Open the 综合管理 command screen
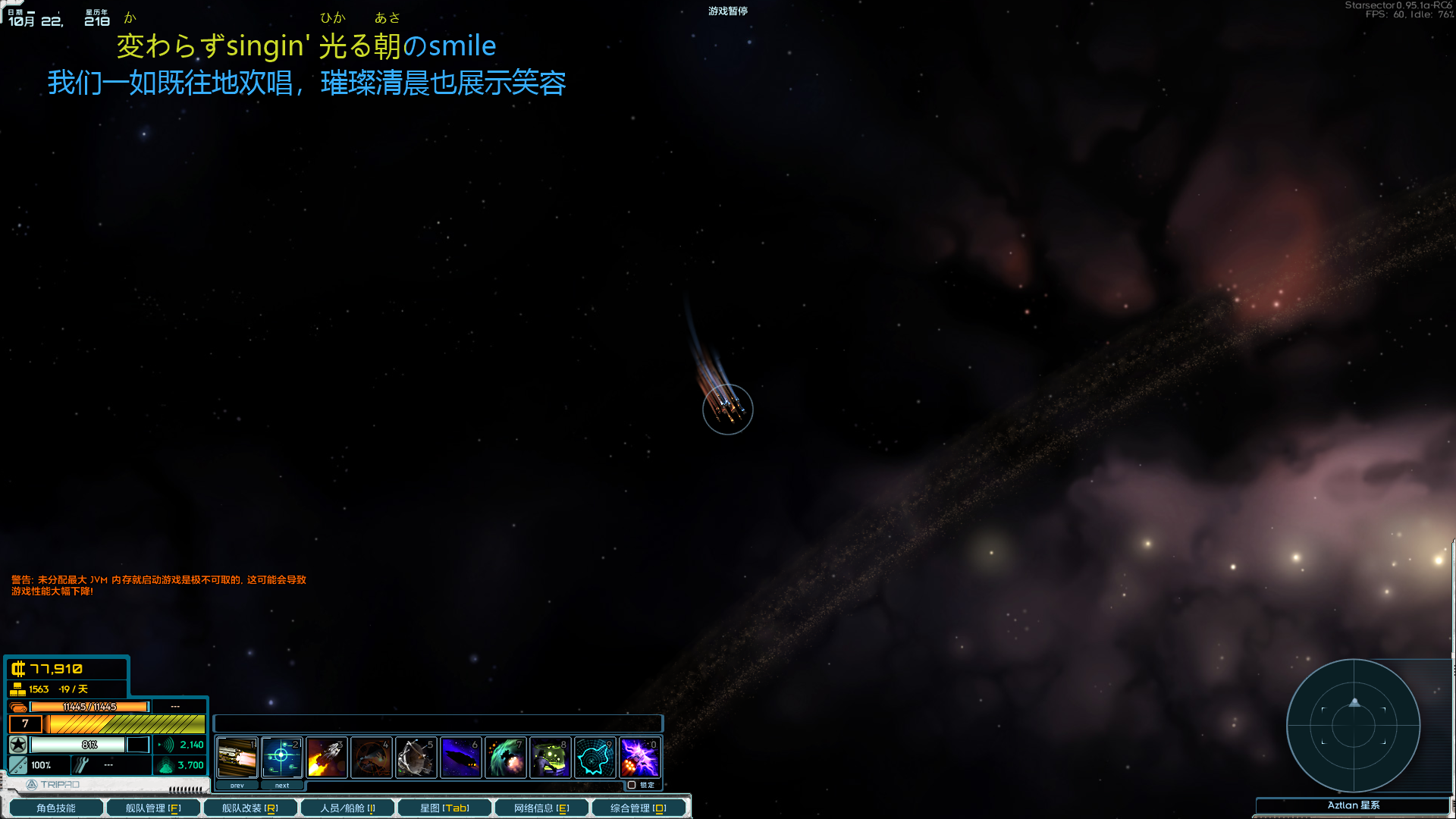Screen dimensions: 1456x819 (639, 808)
